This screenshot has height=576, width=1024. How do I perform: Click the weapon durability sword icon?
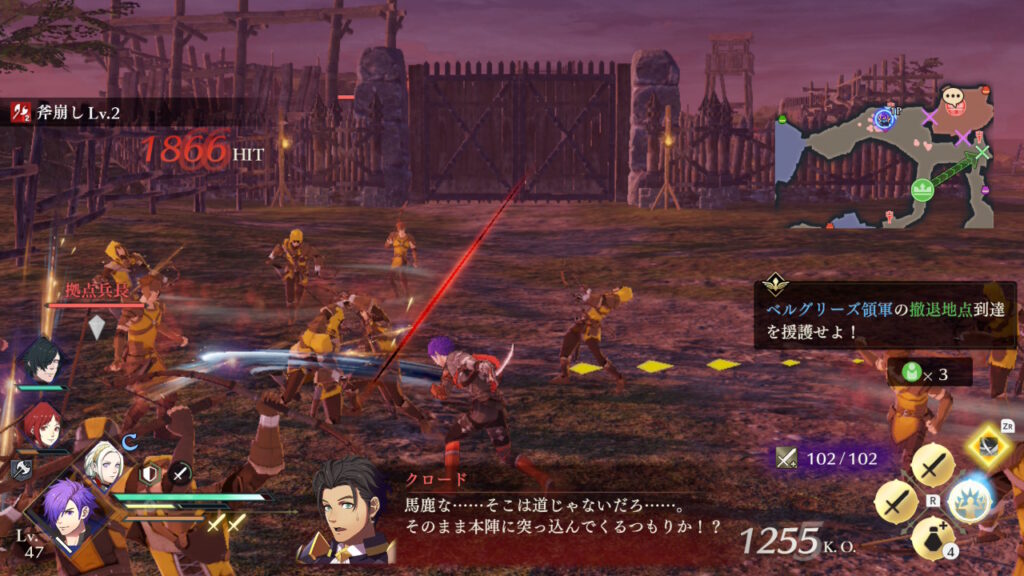point(786,458)
